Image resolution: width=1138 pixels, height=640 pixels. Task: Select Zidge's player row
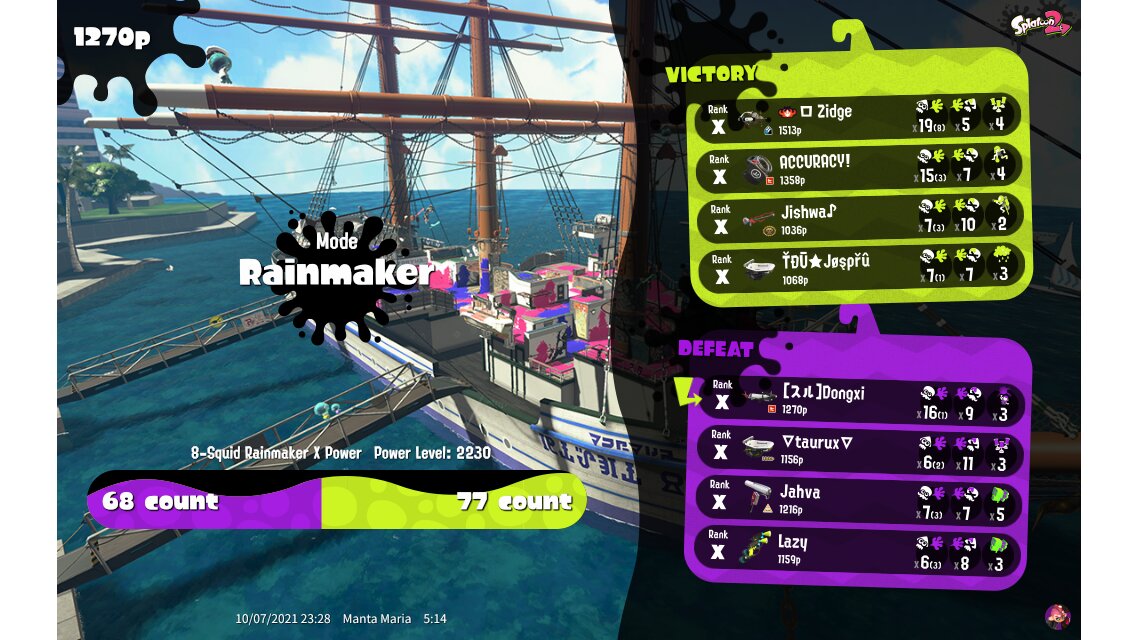coord(858,117)
